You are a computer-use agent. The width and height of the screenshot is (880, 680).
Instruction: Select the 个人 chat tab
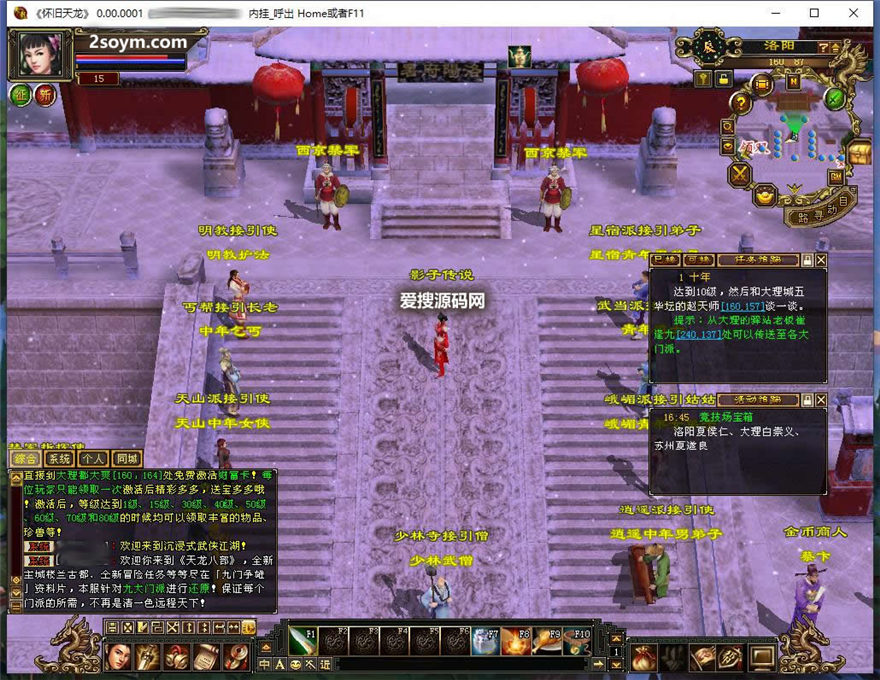click(93, 459)
